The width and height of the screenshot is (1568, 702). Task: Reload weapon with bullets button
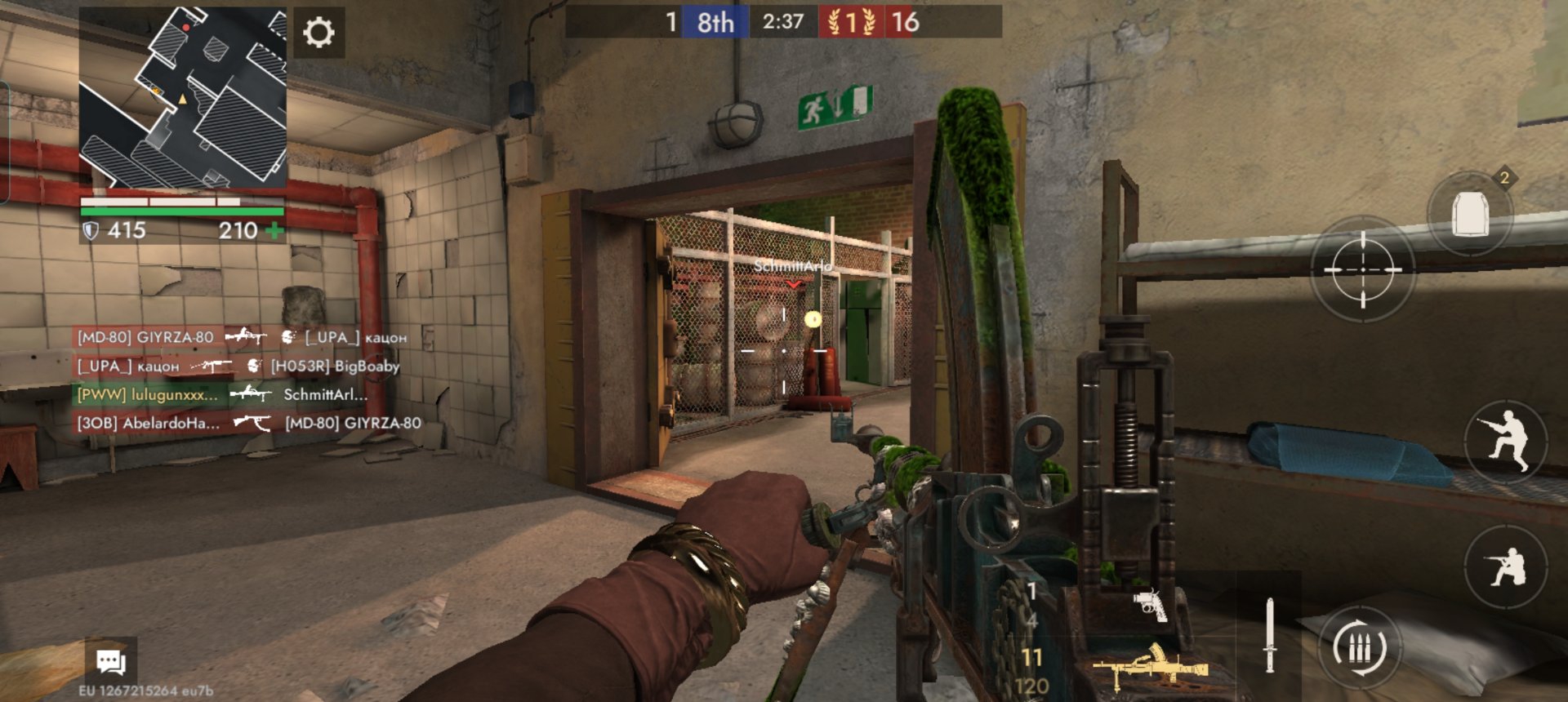[x=1360, y=648]
